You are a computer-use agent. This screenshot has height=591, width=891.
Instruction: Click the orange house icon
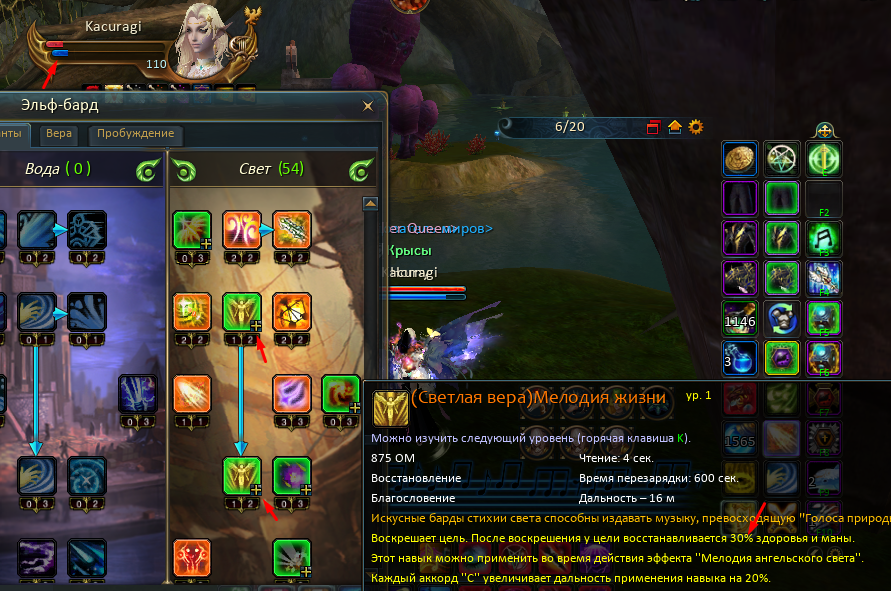pyautogui.click(x=675, y=127)
